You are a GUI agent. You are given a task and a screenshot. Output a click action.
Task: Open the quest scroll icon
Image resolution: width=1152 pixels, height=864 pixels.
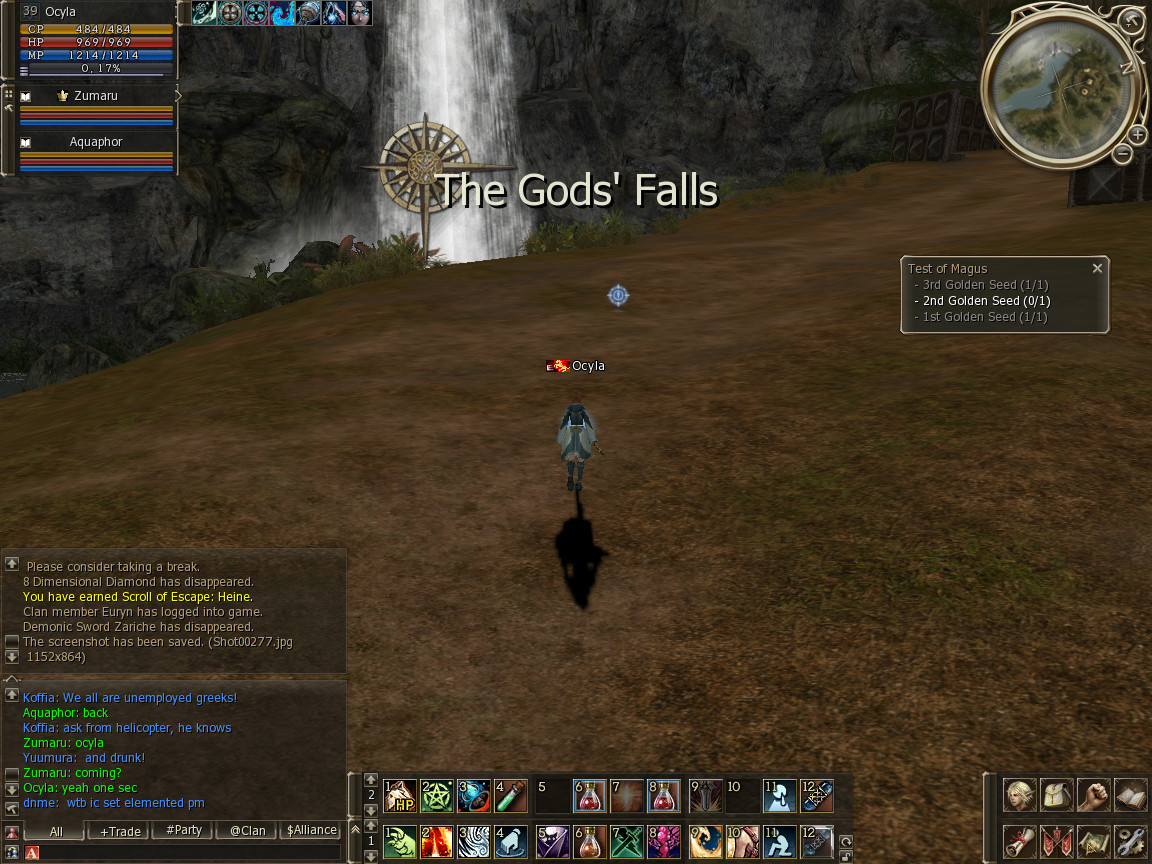1020,841
